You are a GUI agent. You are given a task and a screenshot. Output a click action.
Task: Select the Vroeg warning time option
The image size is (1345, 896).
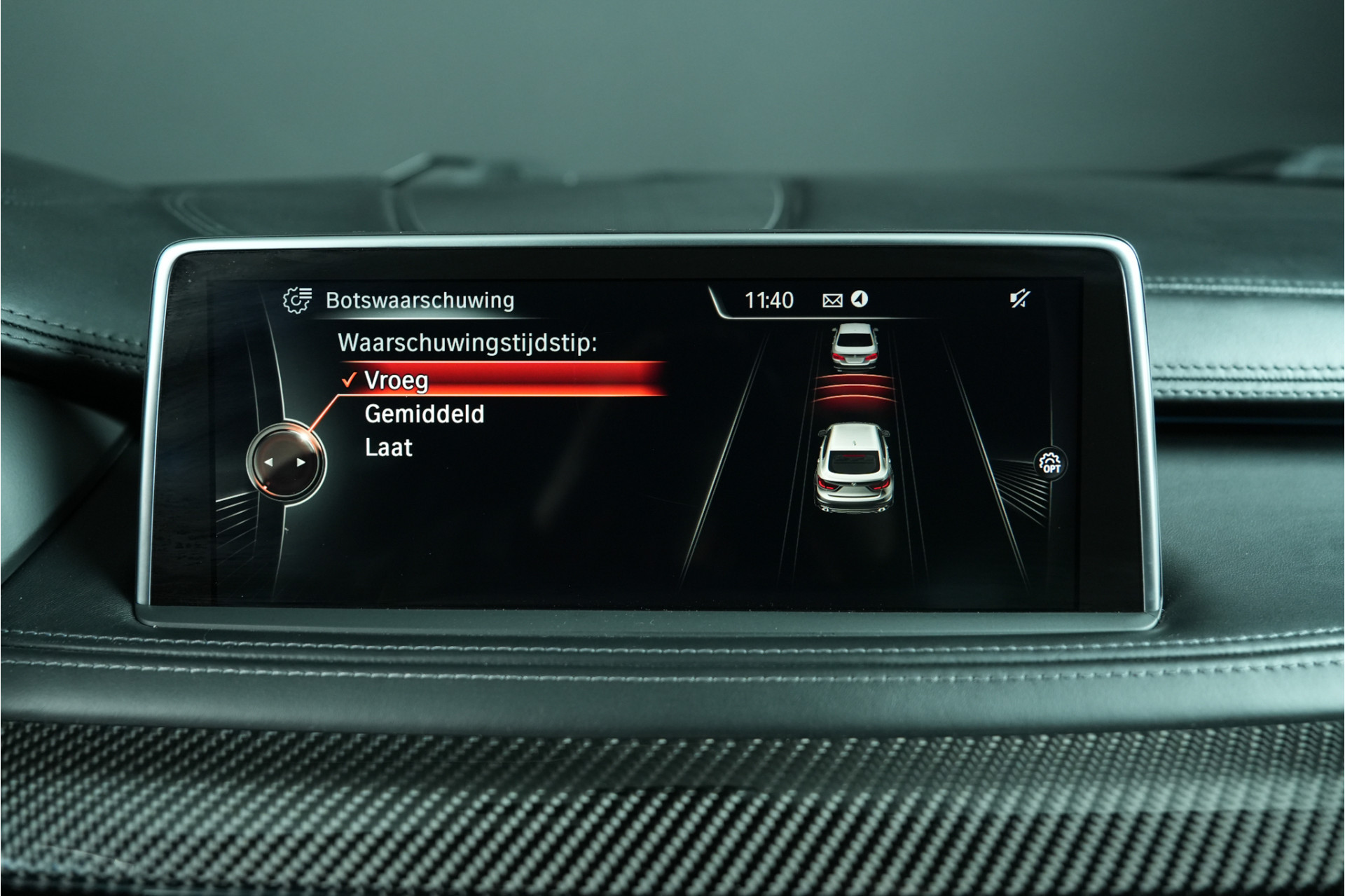point(396,380)
